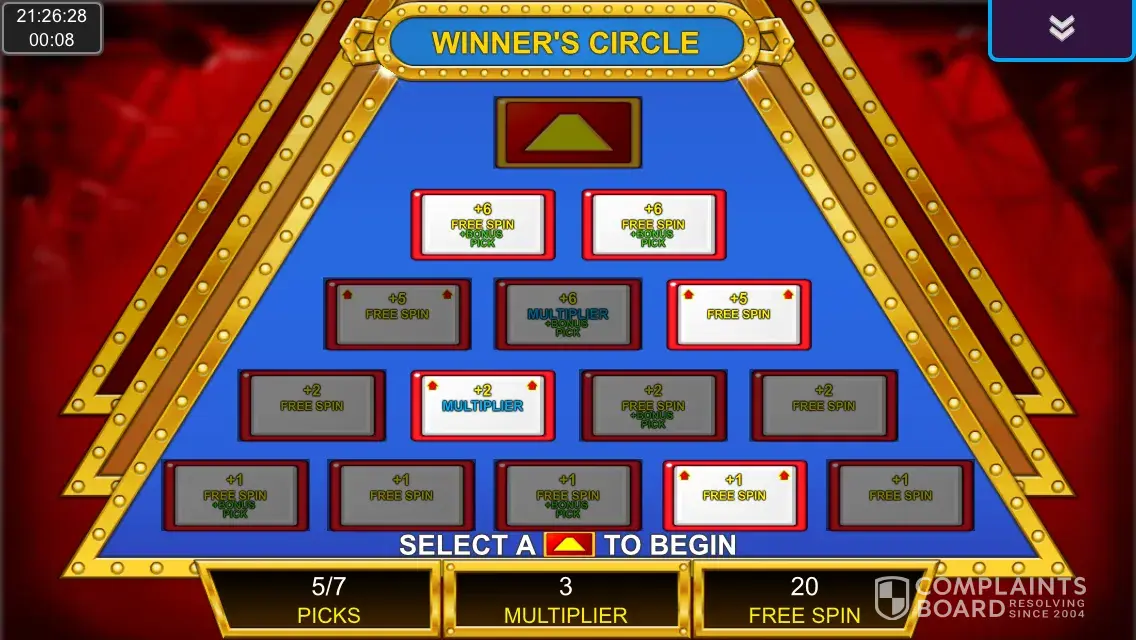Expand the double-chevron dropdown panel
This screenshot has width=1136, height=640.
pos(1061,29)
